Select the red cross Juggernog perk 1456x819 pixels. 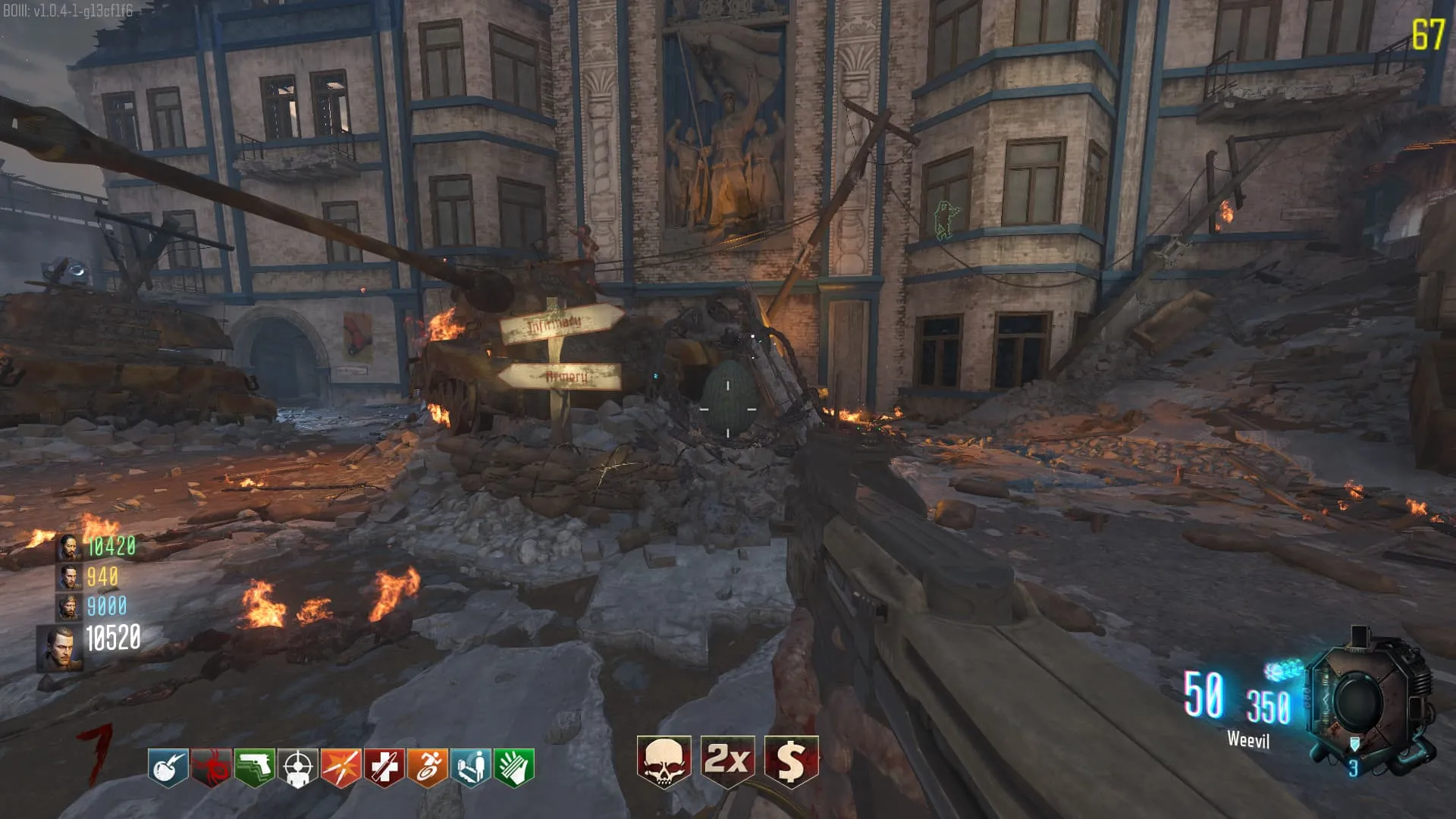384,767
